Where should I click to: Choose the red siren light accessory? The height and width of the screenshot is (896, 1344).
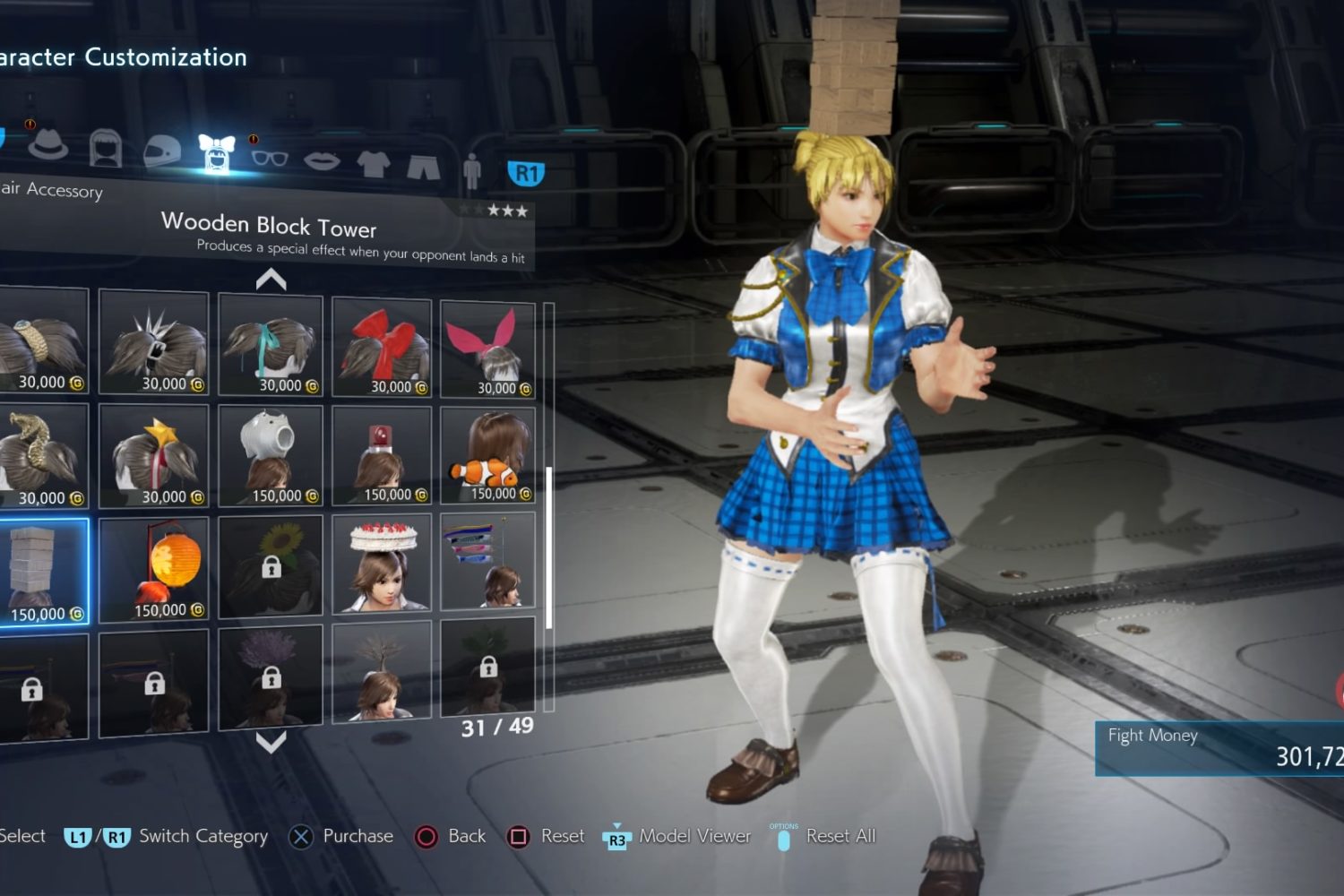[382, 457]
